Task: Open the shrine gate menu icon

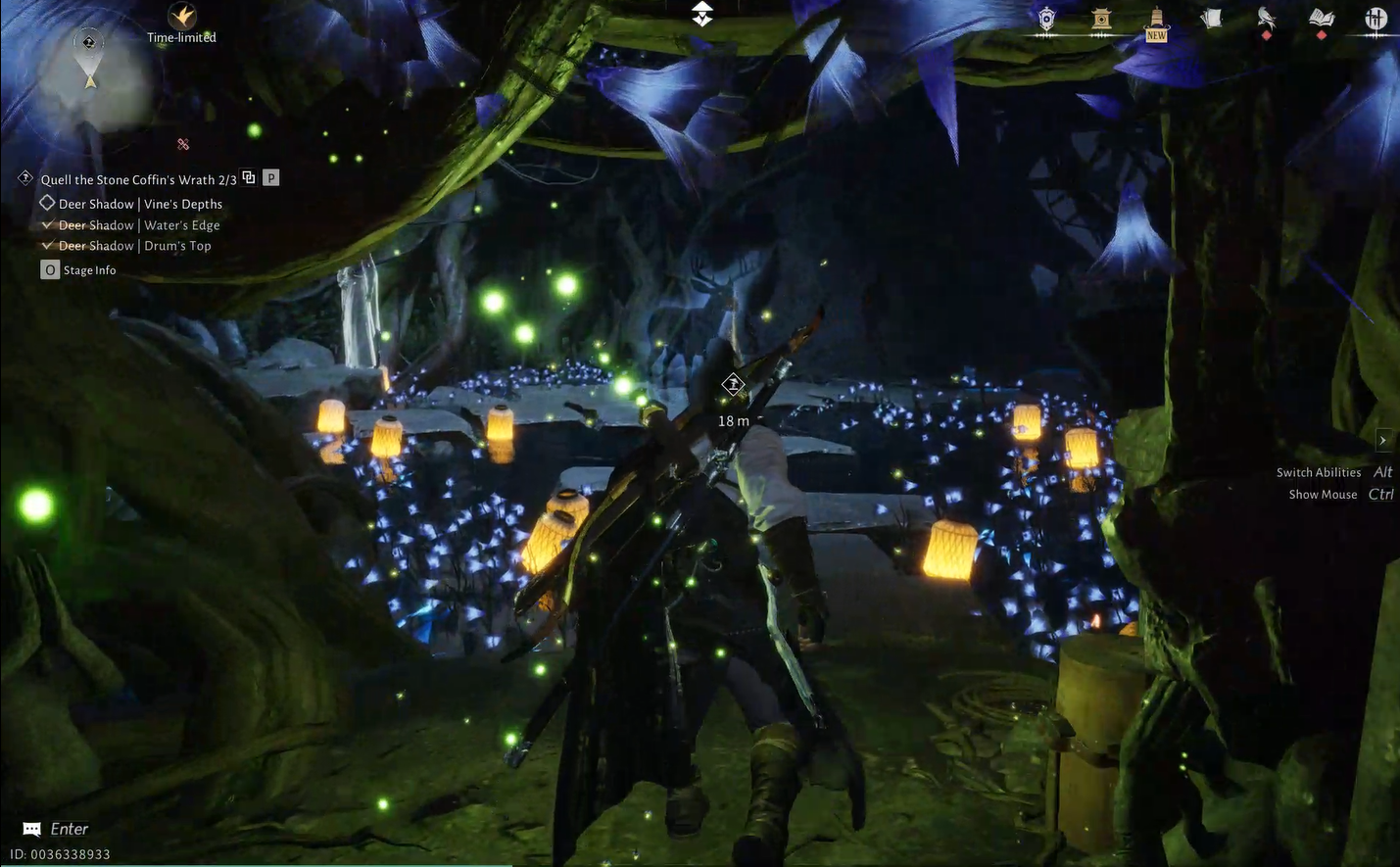Action: (1101, 19)
